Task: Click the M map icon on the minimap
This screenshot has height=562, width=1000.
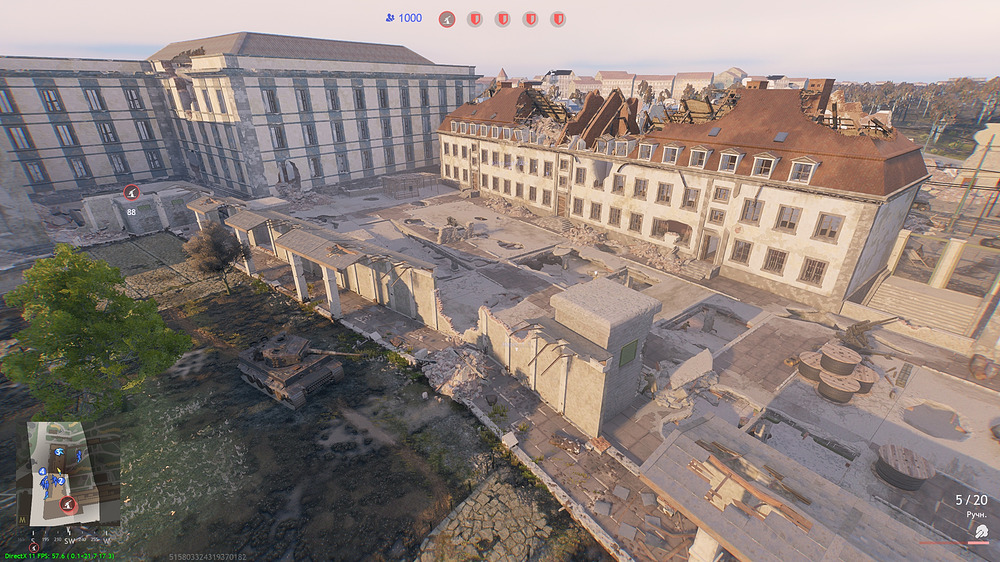Action: click(23, 520)
